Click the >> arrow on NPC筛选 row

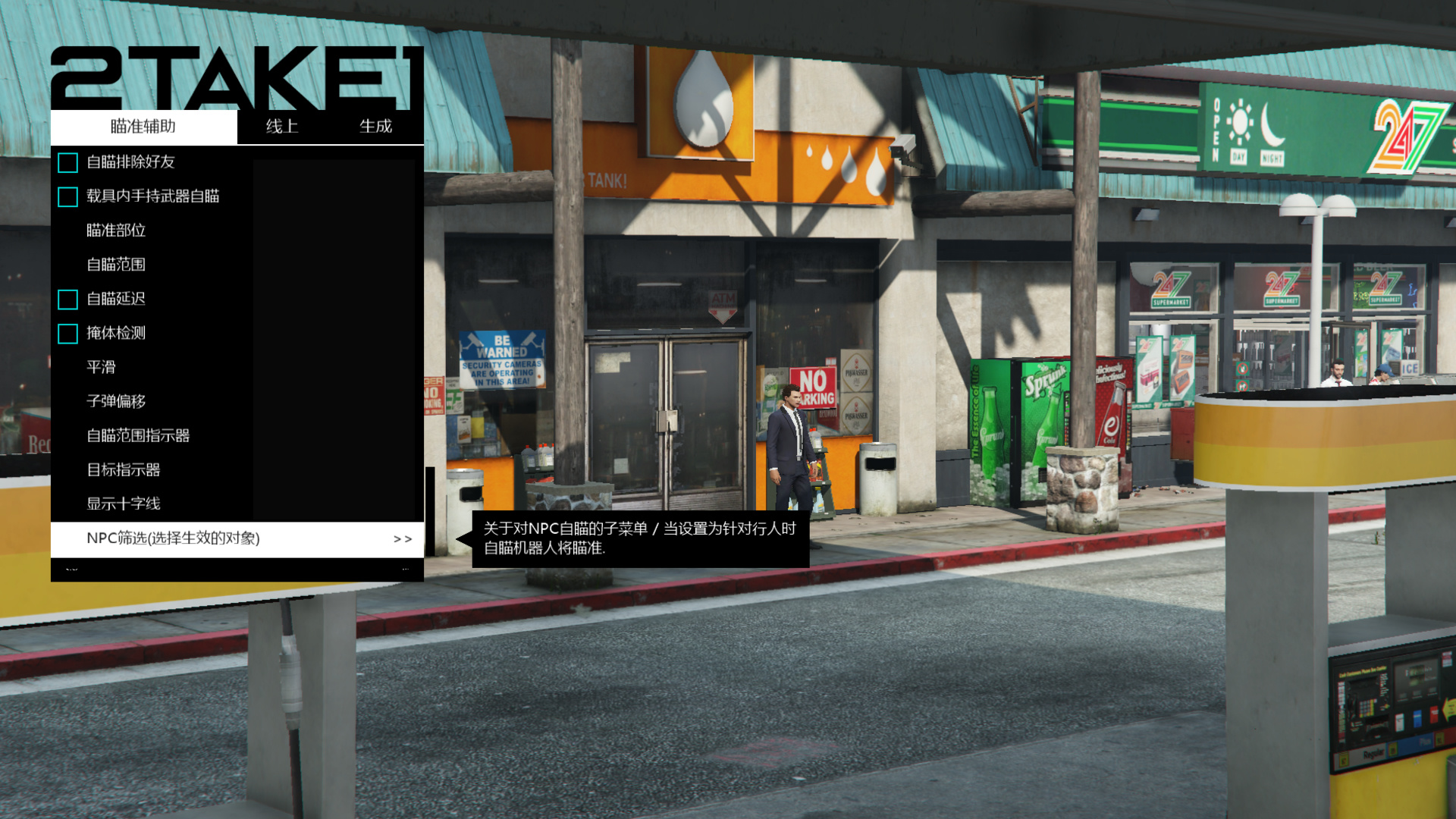pos(403,539)
